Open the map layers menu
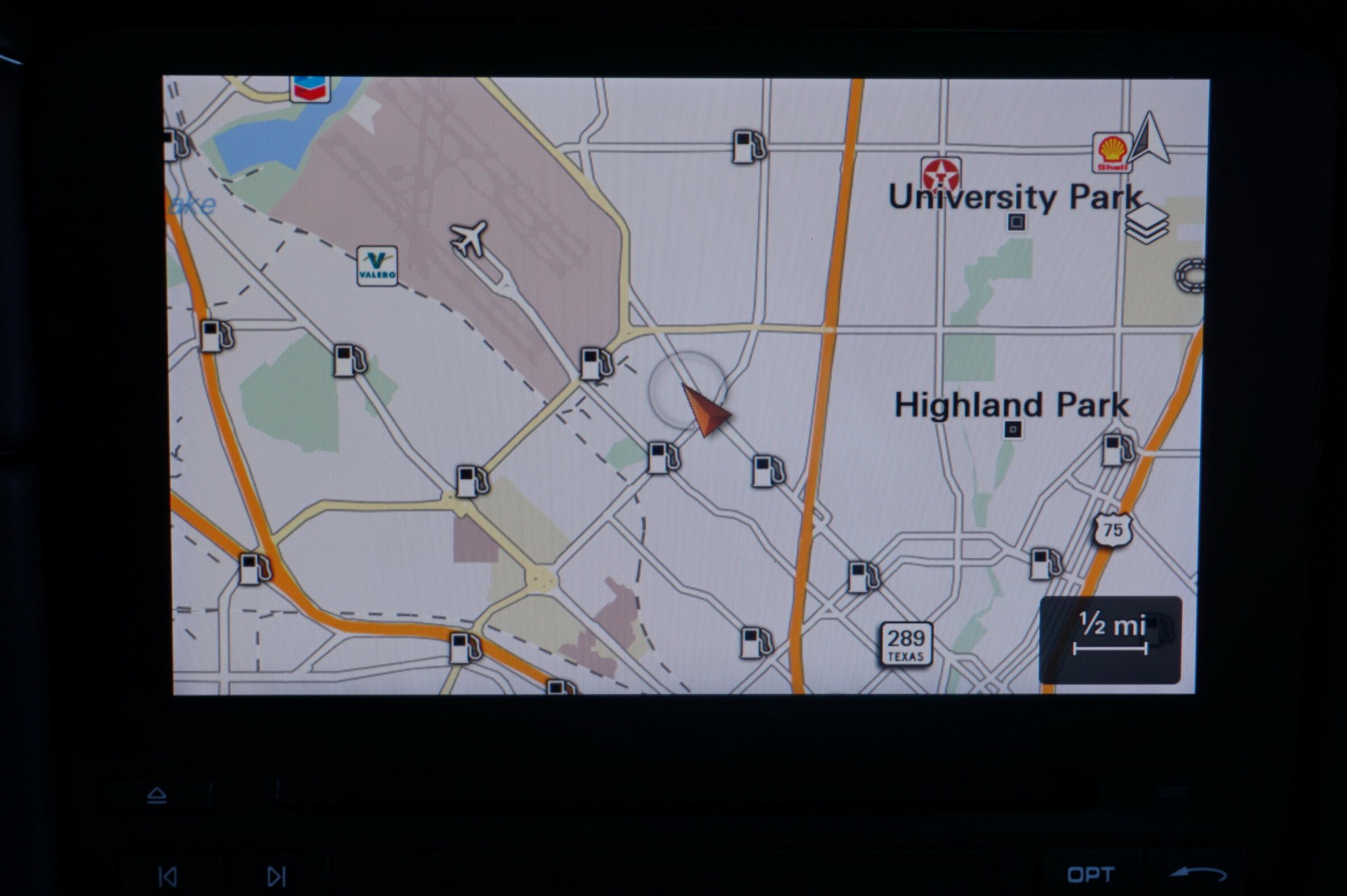Screen dimensions: 1347x896 coord(1146,223)
